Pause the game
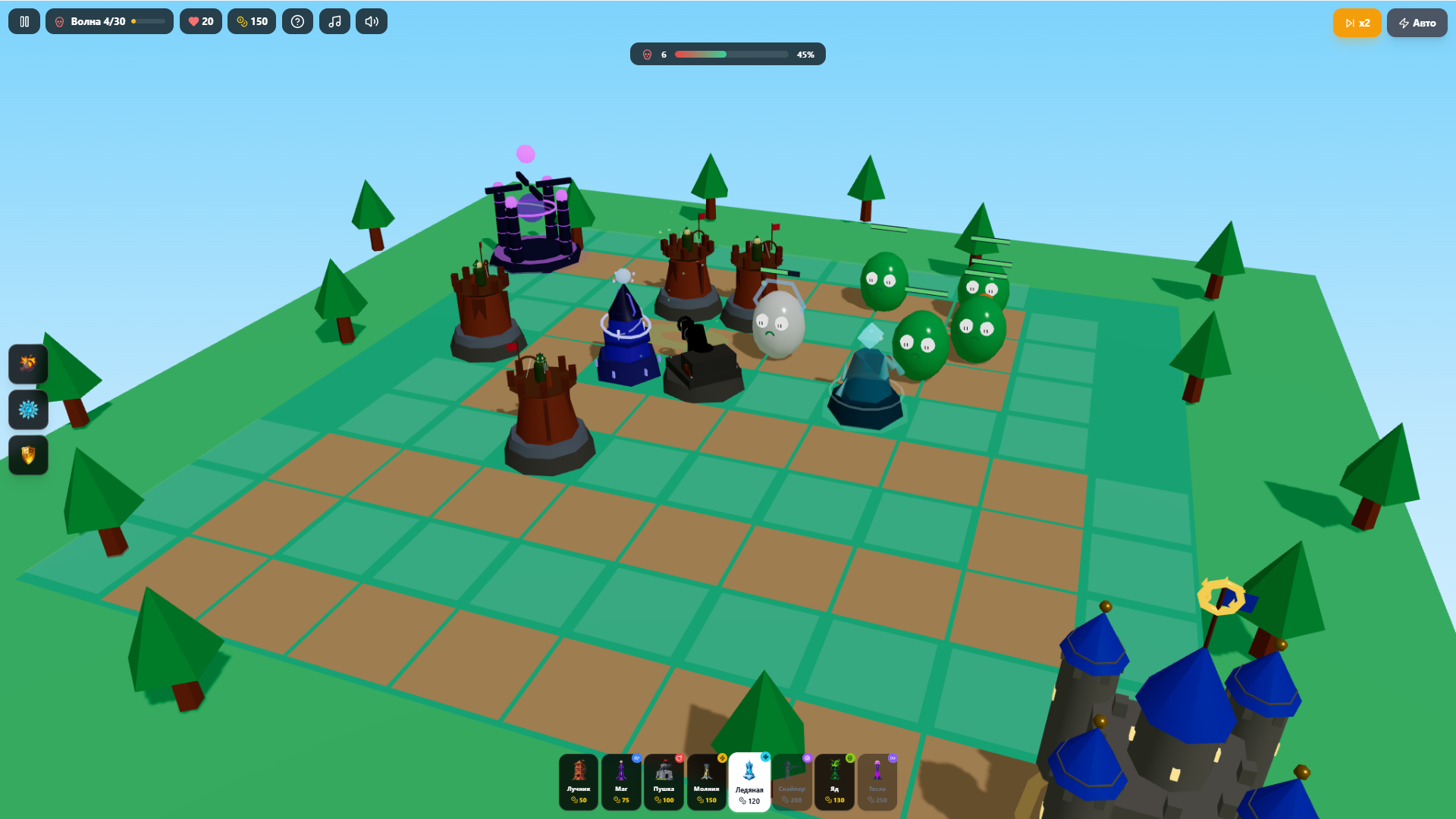 23,21
